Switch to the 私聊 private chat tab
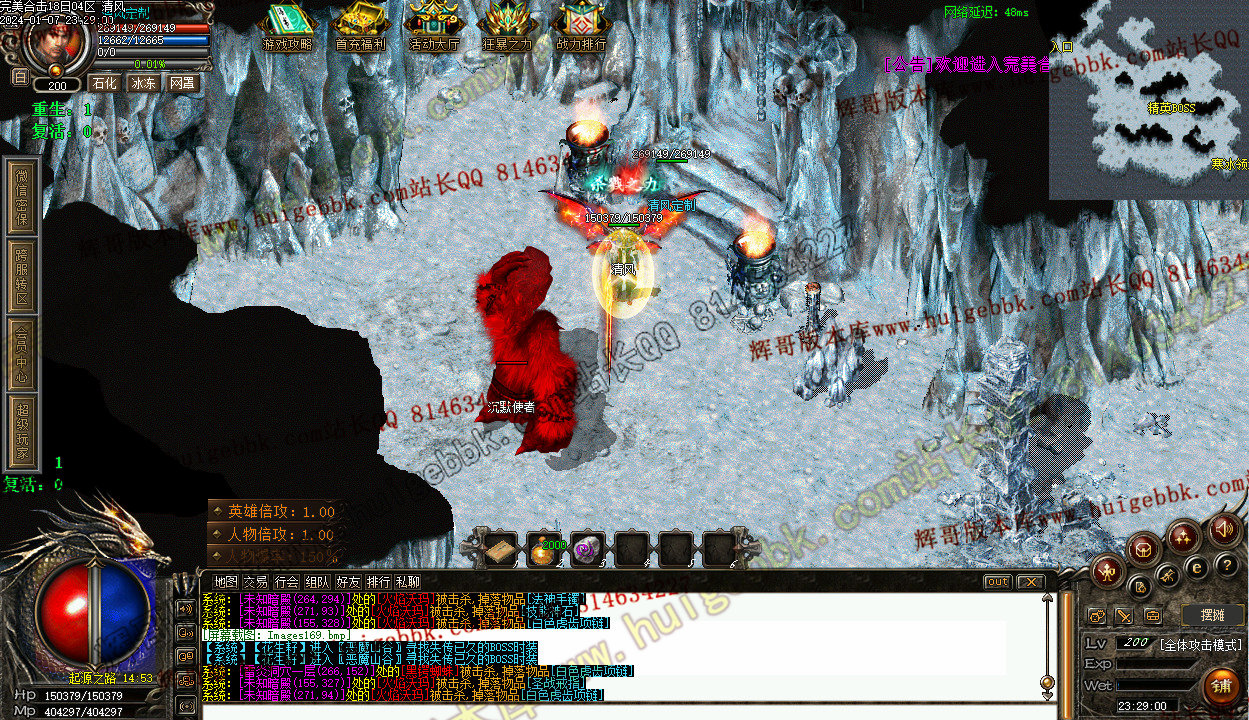Image resolution: width=1249 pixels, height=720 pixels. click(x=408, y=581)
